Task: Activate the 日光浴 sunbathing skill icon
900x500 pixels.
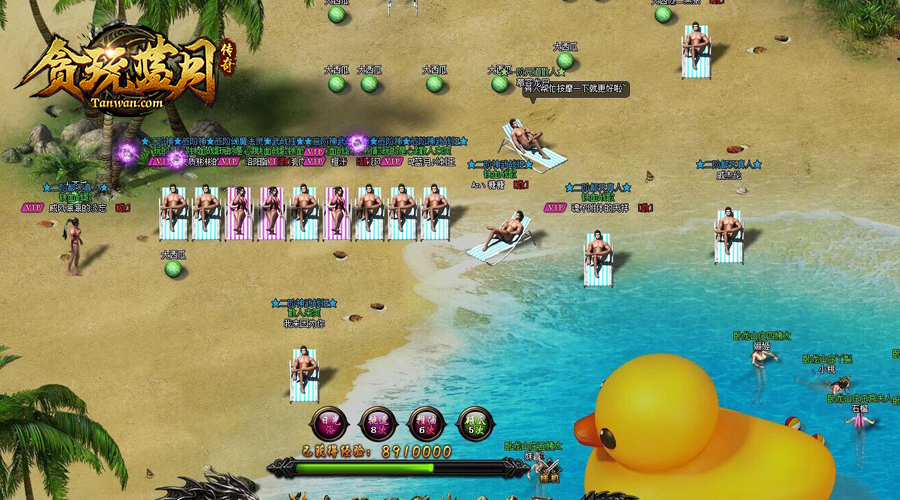Action: point(329,424)
